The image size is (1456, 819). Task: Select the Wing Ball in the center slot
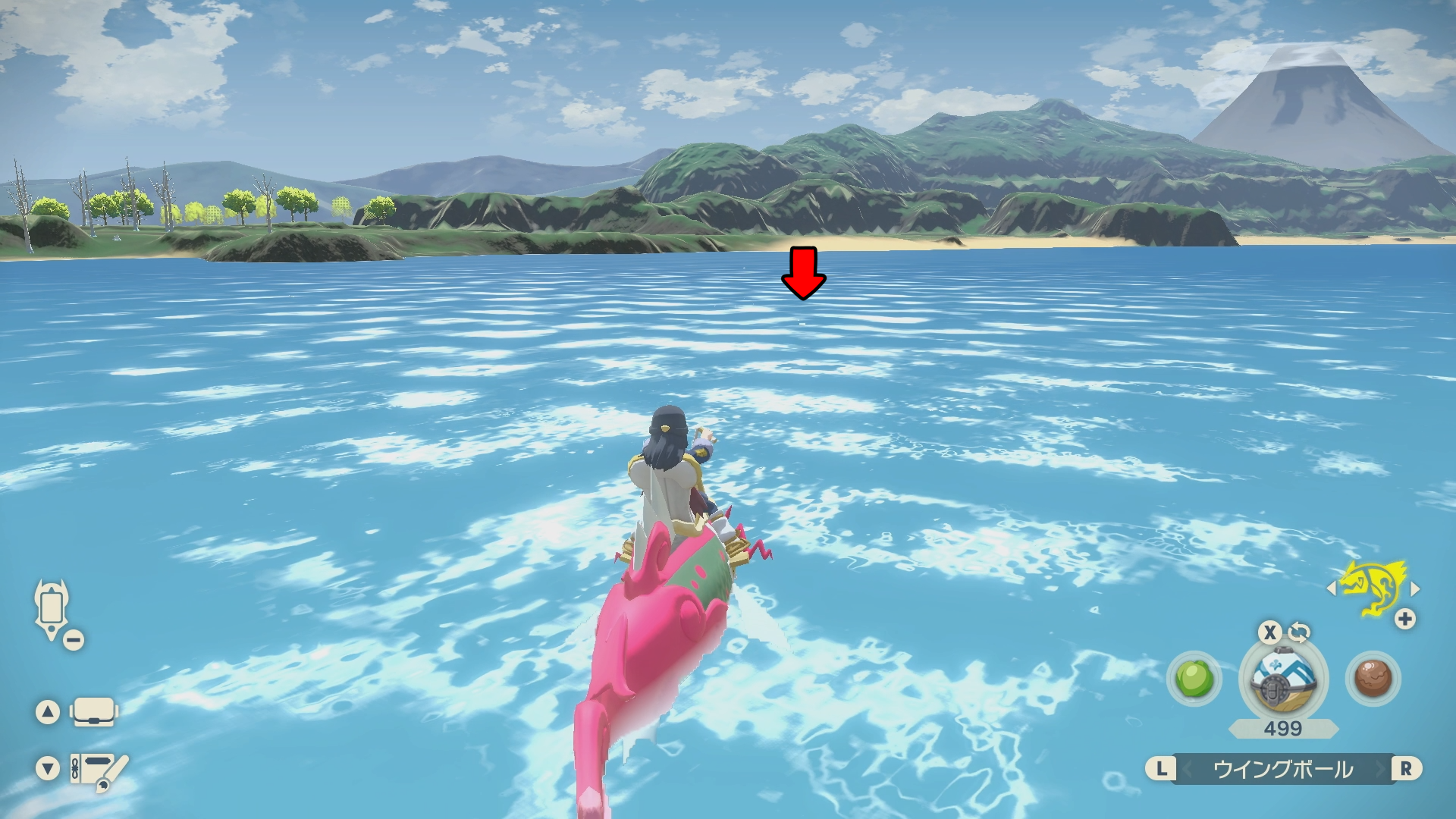tap(1282, 678)
